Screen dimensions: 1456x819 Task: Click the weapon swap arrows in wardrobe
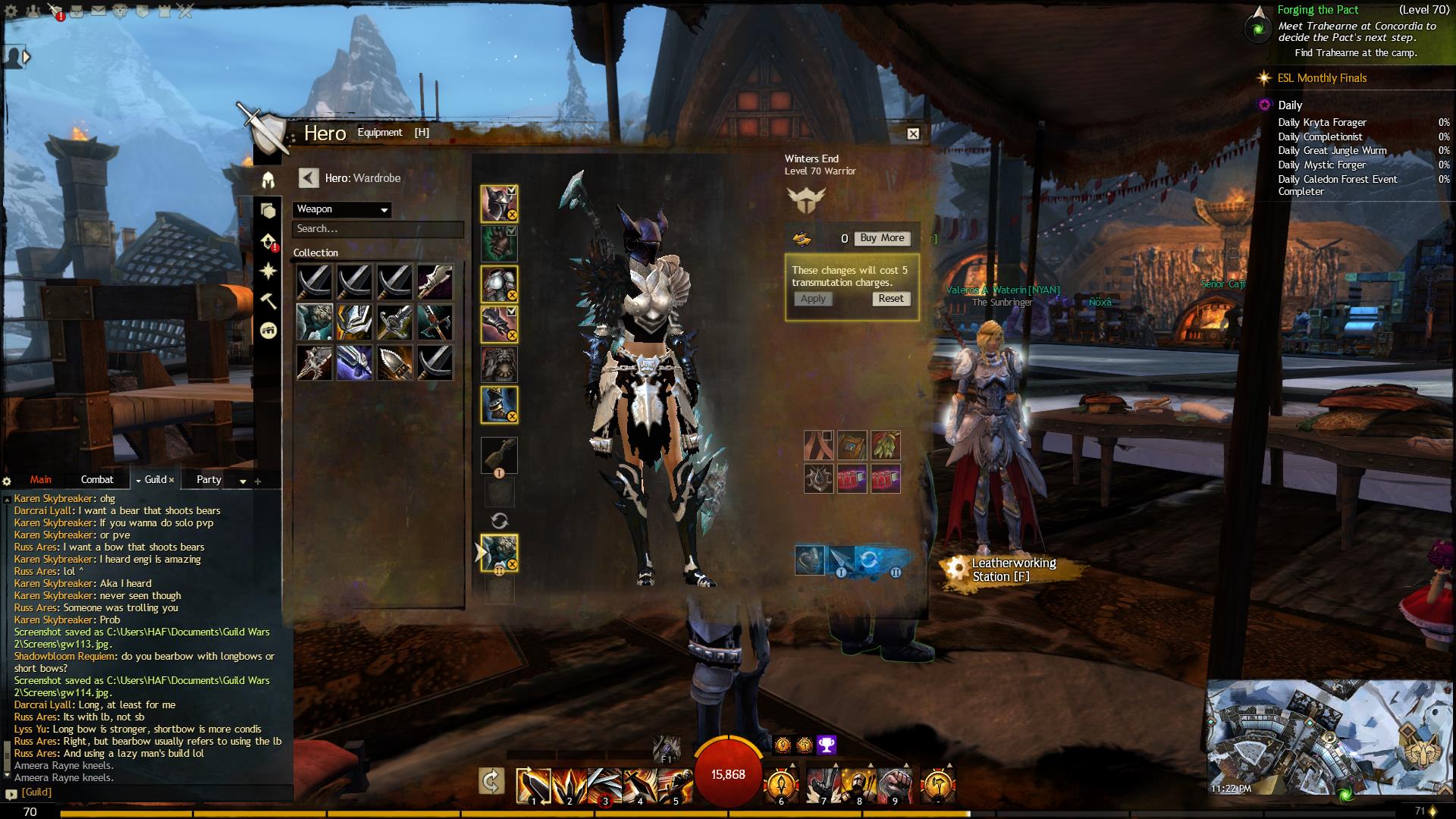[499, 521]
